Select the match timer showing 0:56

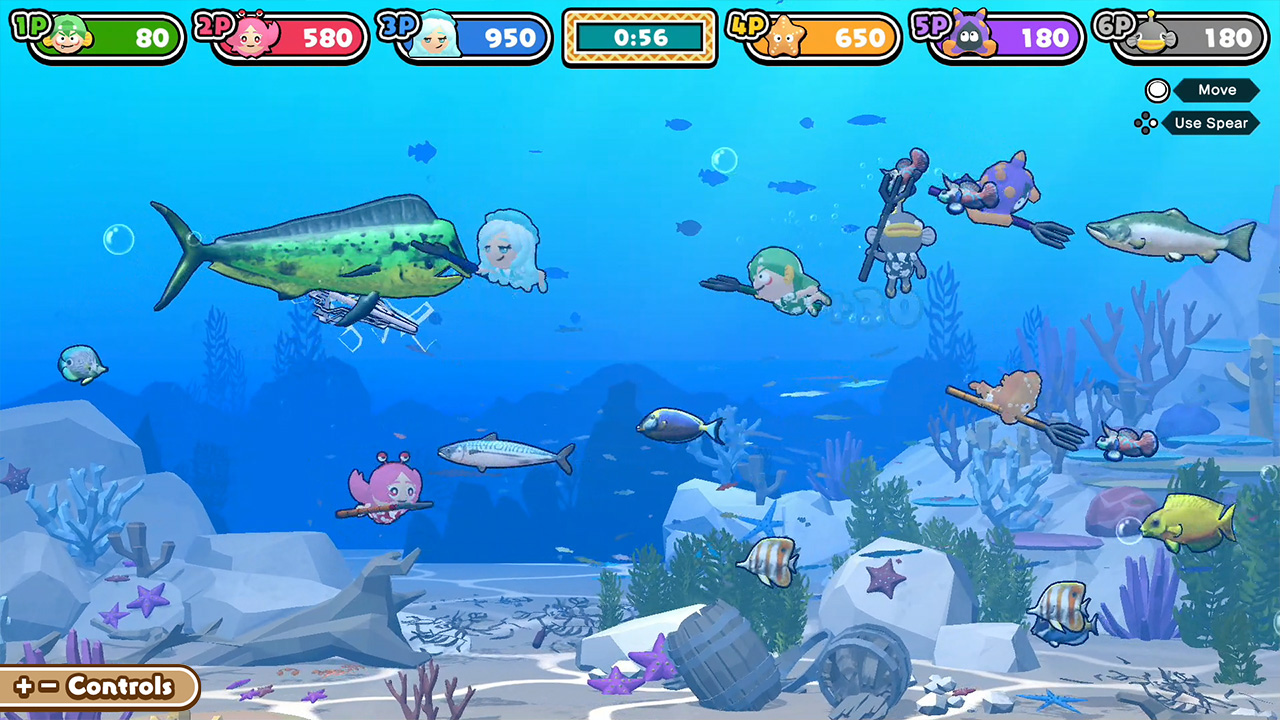(x=639, y=38)
